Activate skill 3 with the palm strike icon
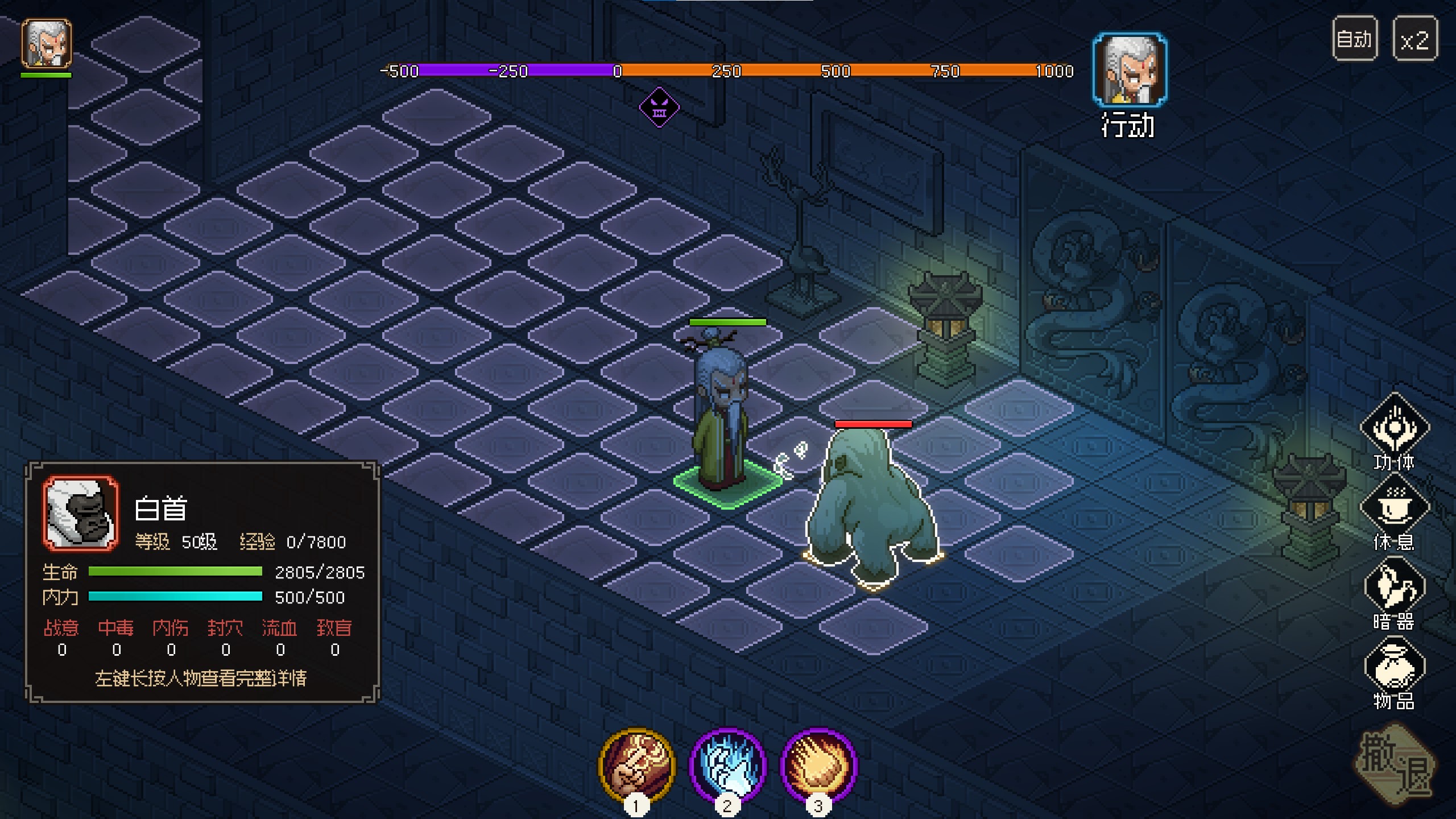 [818, 765]
